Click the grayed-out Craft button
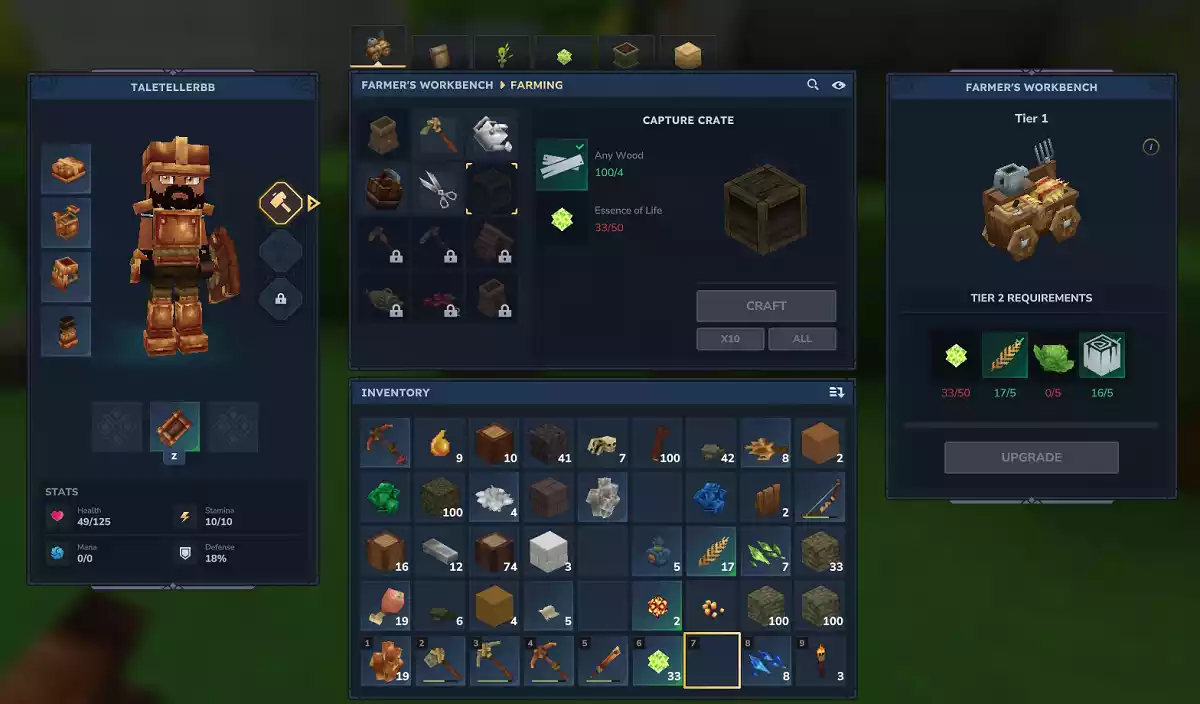1200x704 pixels. (766, 306)
